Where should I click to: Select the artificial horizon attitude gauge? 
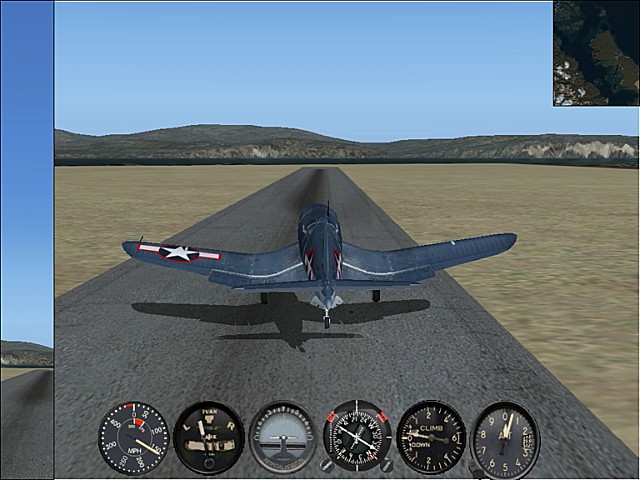pyautogui.click(x=283, y=438)
